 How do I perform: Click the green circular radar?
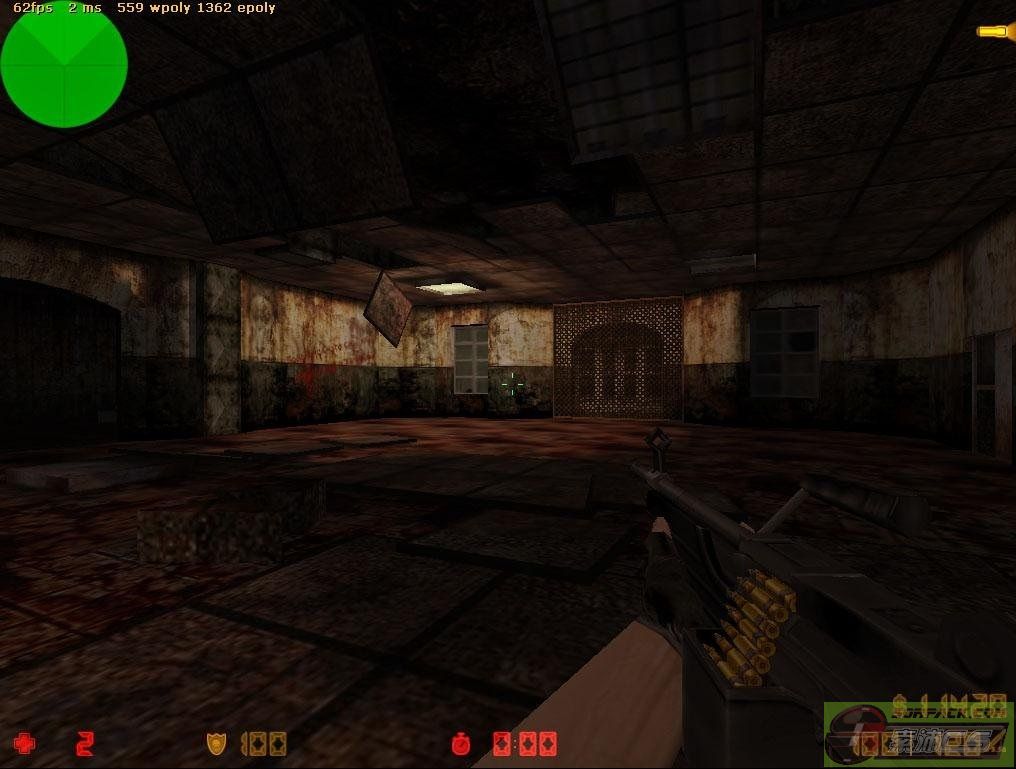[x=64, y=66]
